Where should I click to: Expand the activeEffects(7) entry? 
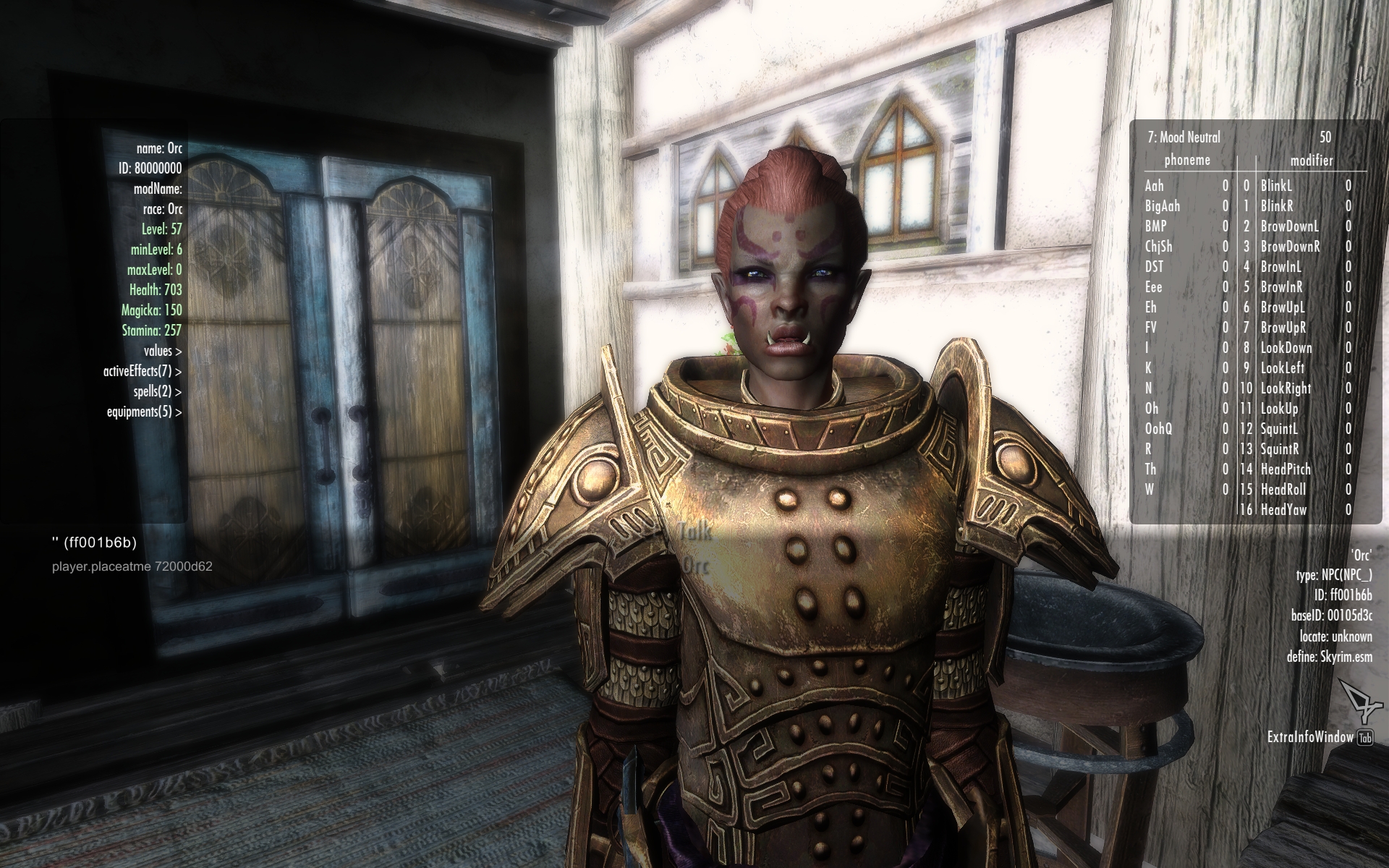142,371
